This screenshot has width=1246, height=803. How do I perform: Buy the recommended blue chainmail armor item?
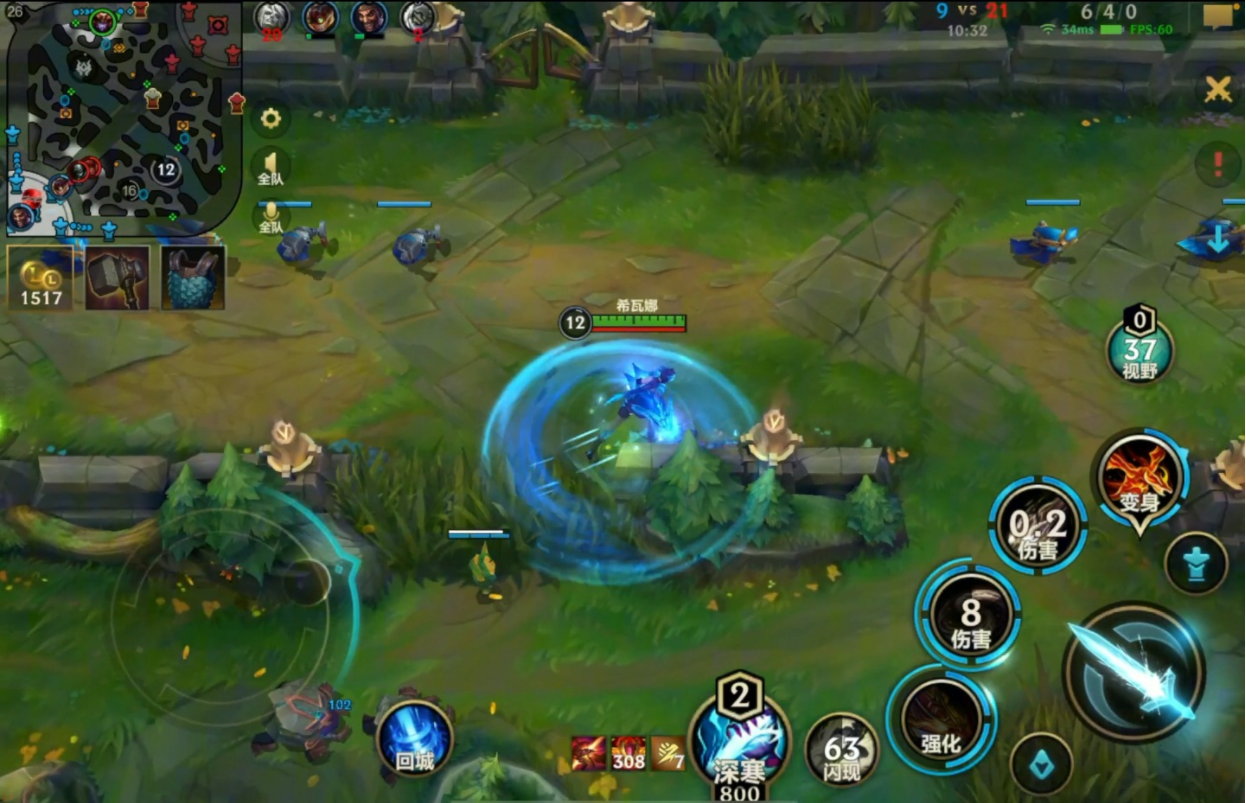(x=193, y=278)
